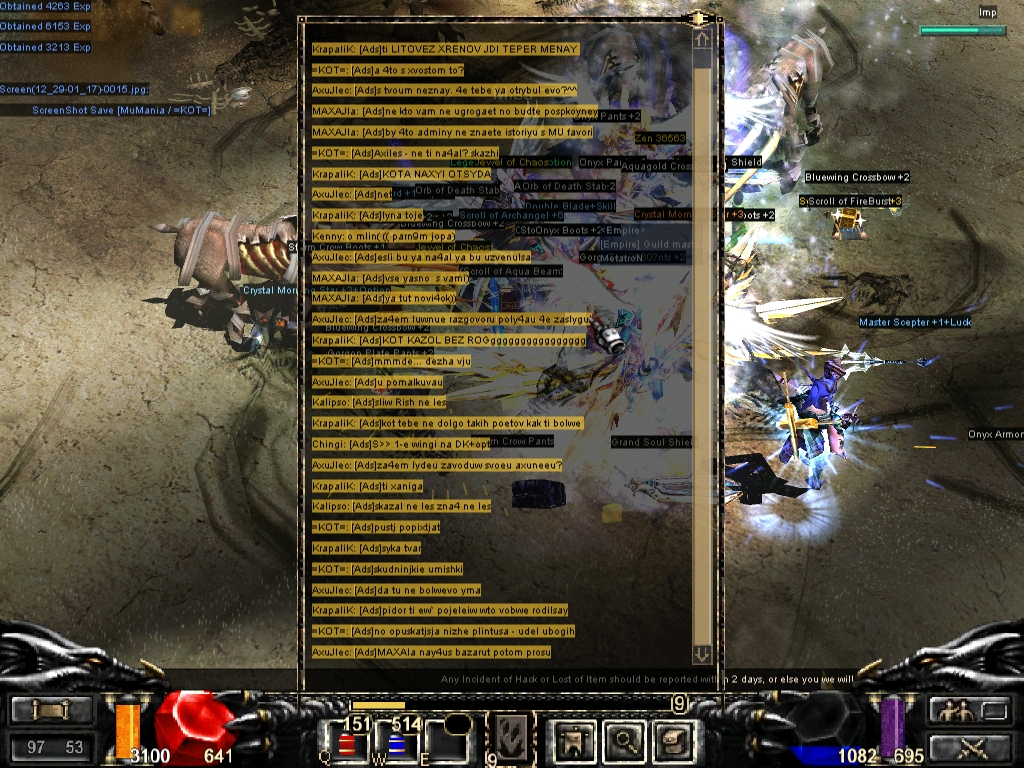Screen dimensions: 1024x768
Task: Select the active skill icon on the bar
Action: tap(510, 738)
